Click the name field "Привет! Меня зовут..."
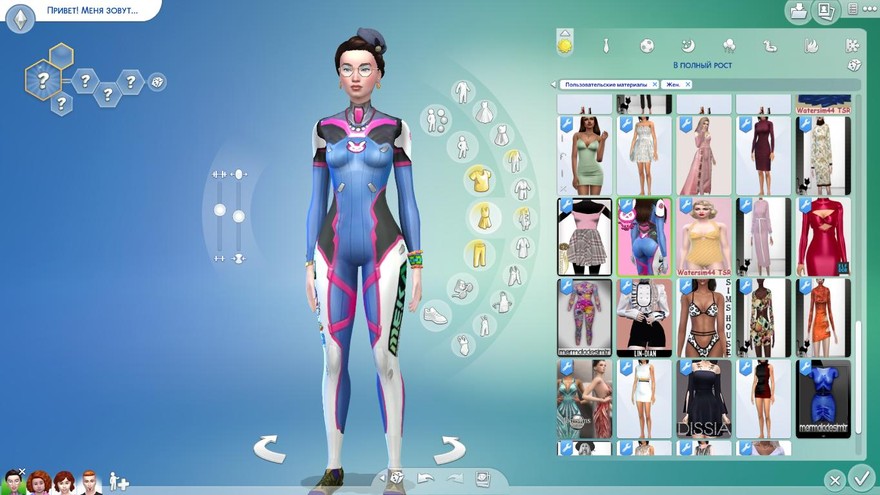The image size is (880, 495). (92, 11)
